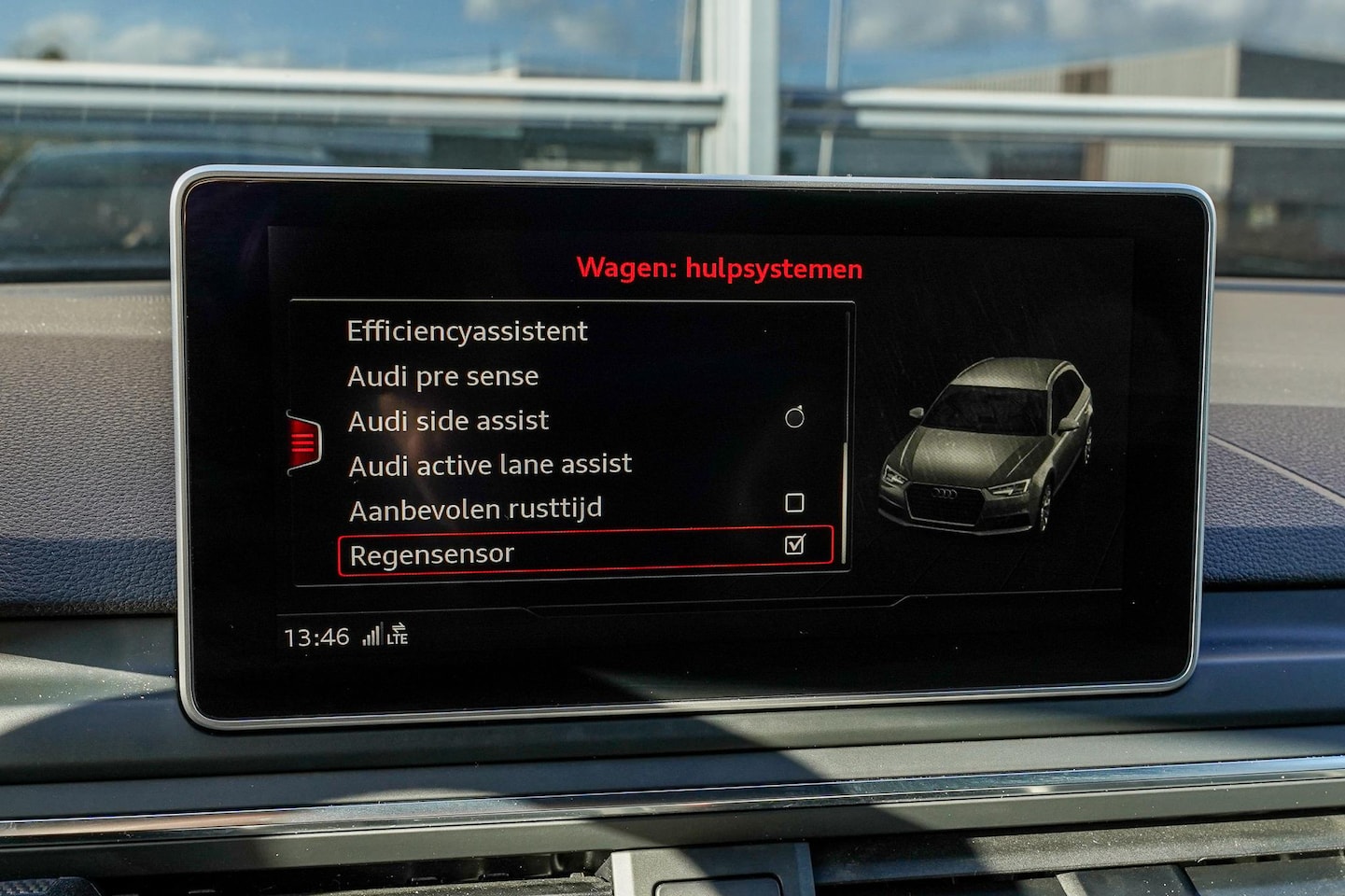Open the red side menu tab
Screen dimensions: 1345x896
click(x=304, y=441)
